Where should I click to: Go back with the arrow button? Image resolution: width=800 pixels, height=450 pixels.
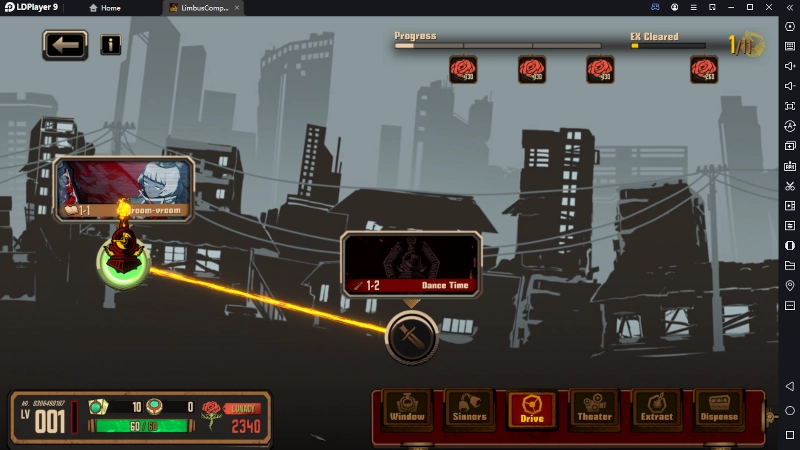(x=65, y=45)
